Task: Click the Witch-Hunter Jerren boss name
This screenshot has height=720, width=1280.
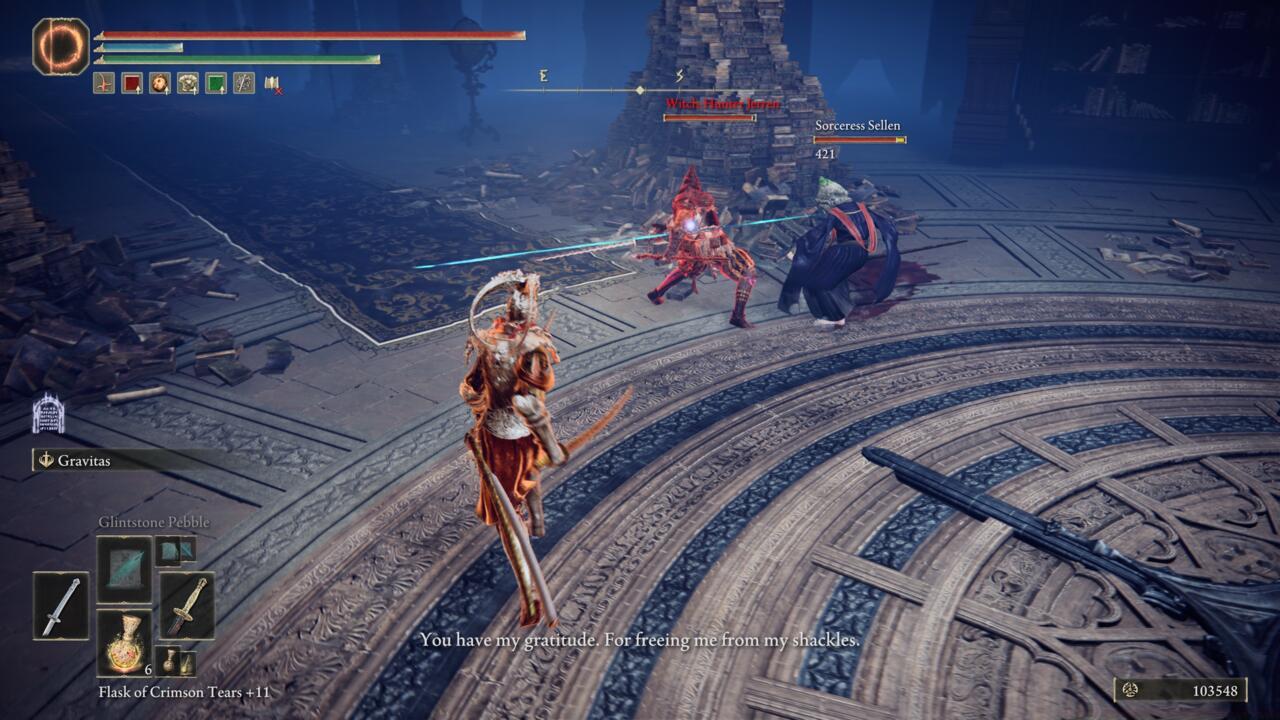Action: coord(722,104)
